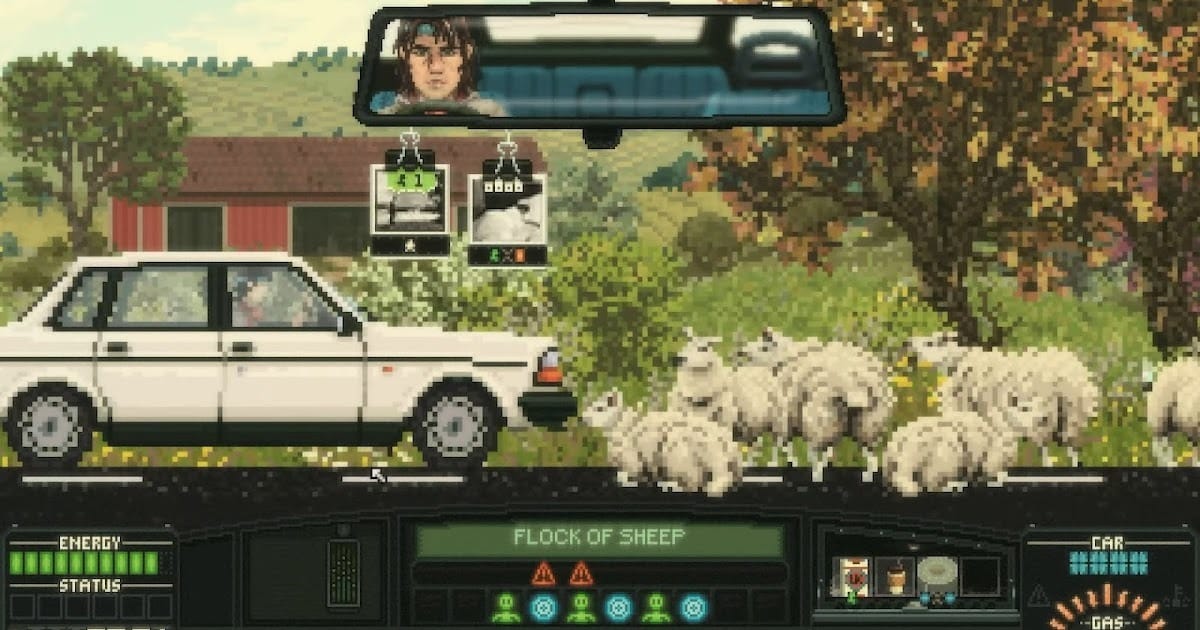Pick the red and white glovebox item
This screenshot has height=630, width=1200.
click(x=853, y=578)
